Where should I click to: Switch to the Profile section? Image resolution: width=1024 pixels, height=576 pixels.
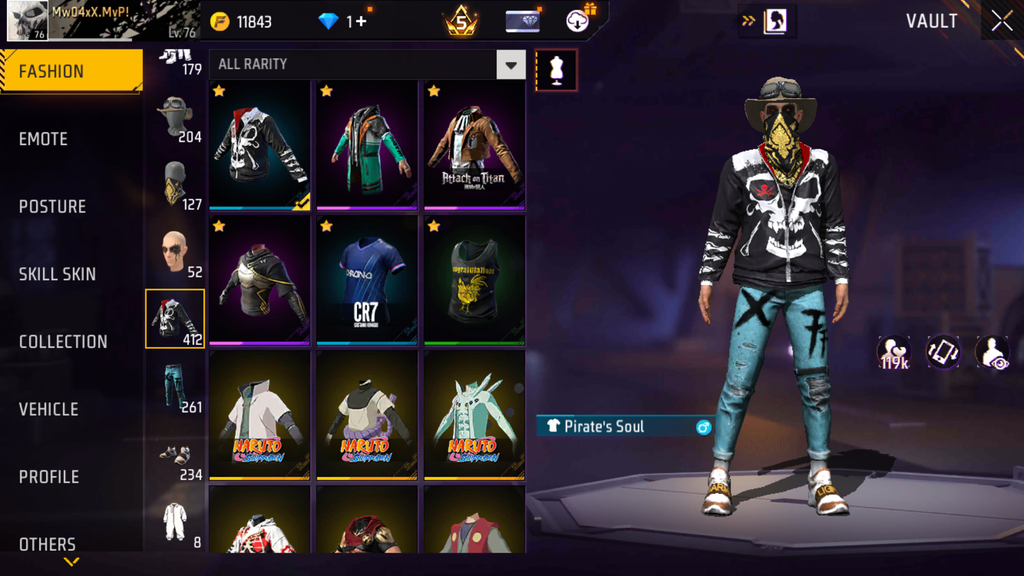pyautogui.click(x=49, y=477)
